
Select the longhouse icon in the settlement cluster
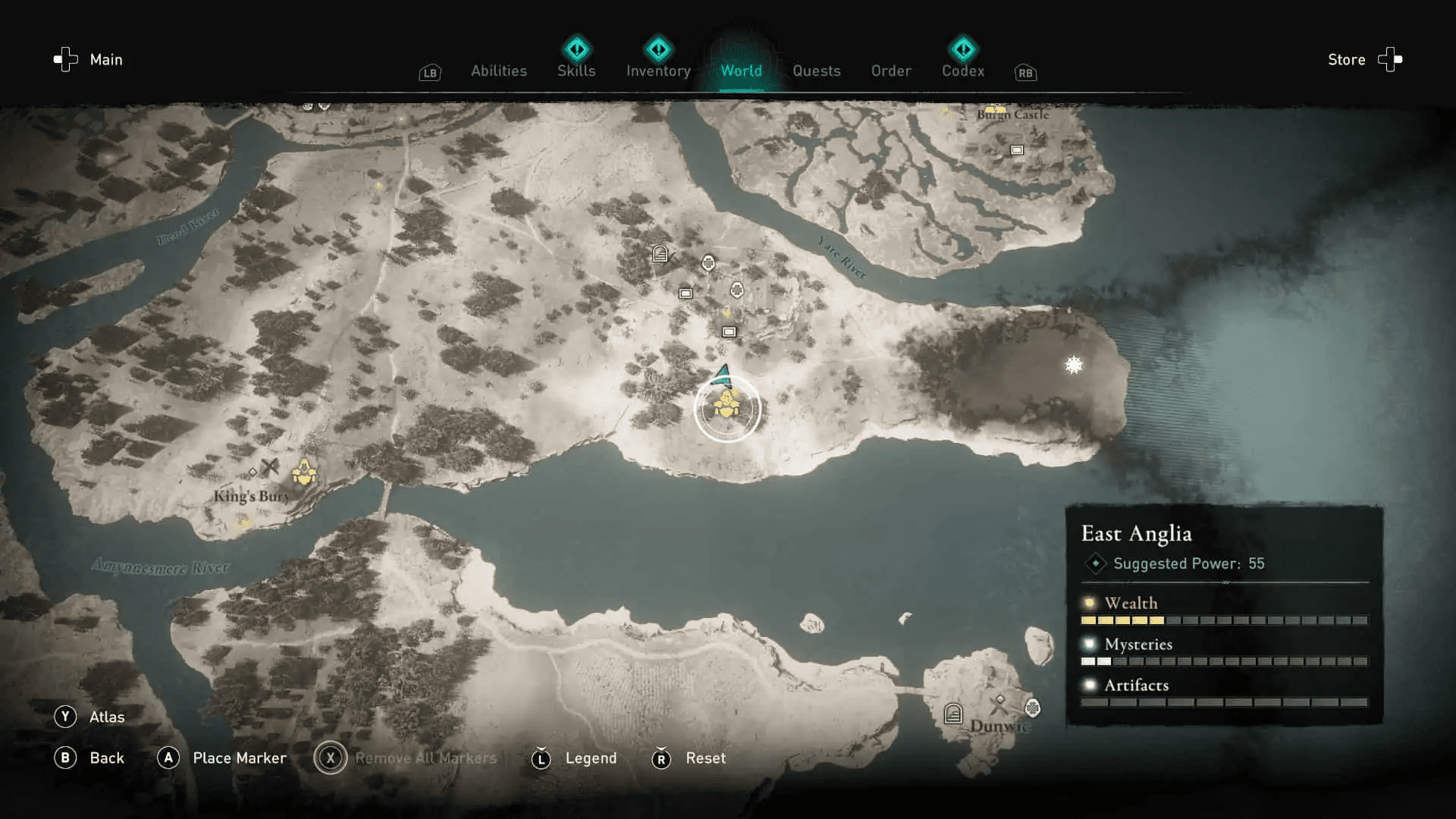[x=659, y=255]
